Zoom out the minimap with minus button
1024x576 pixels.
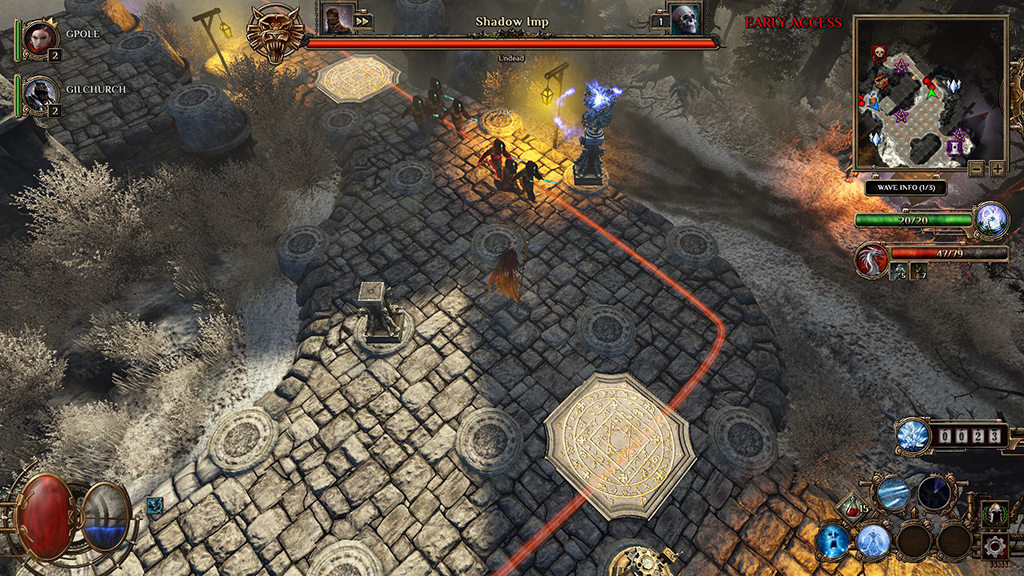[975, 168]
